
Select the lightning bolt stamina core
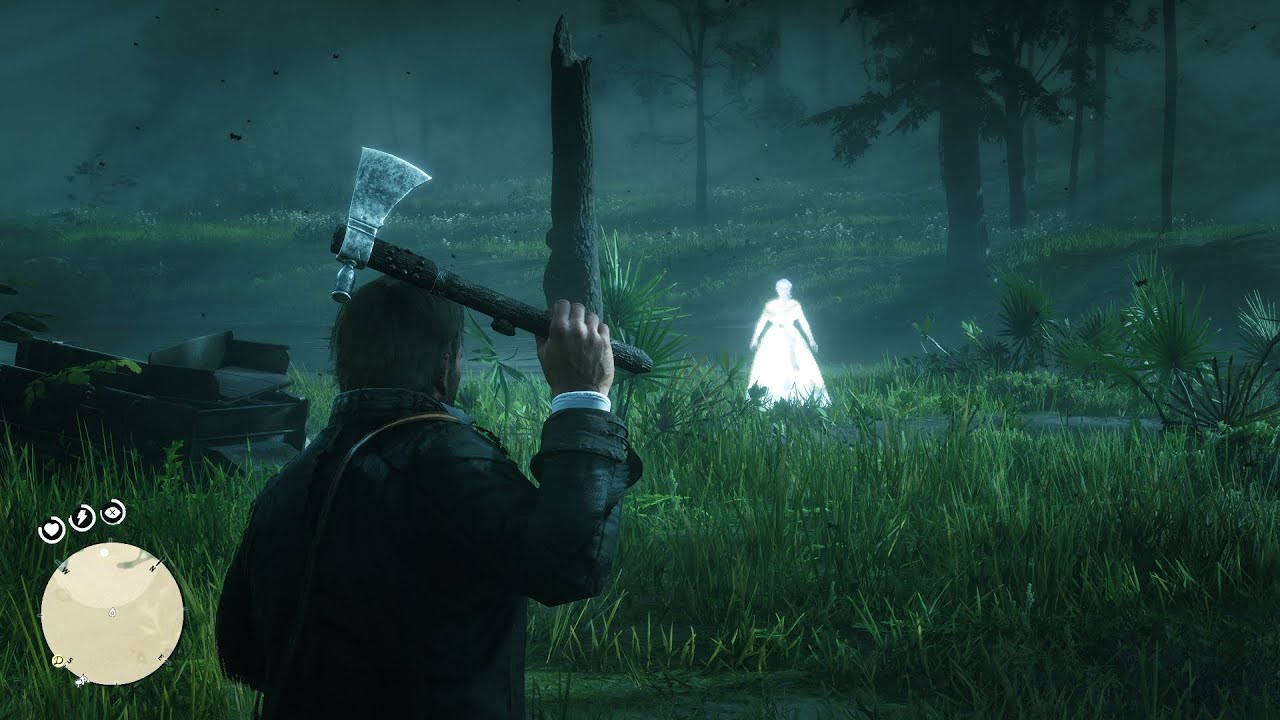(x=83, y=517)
